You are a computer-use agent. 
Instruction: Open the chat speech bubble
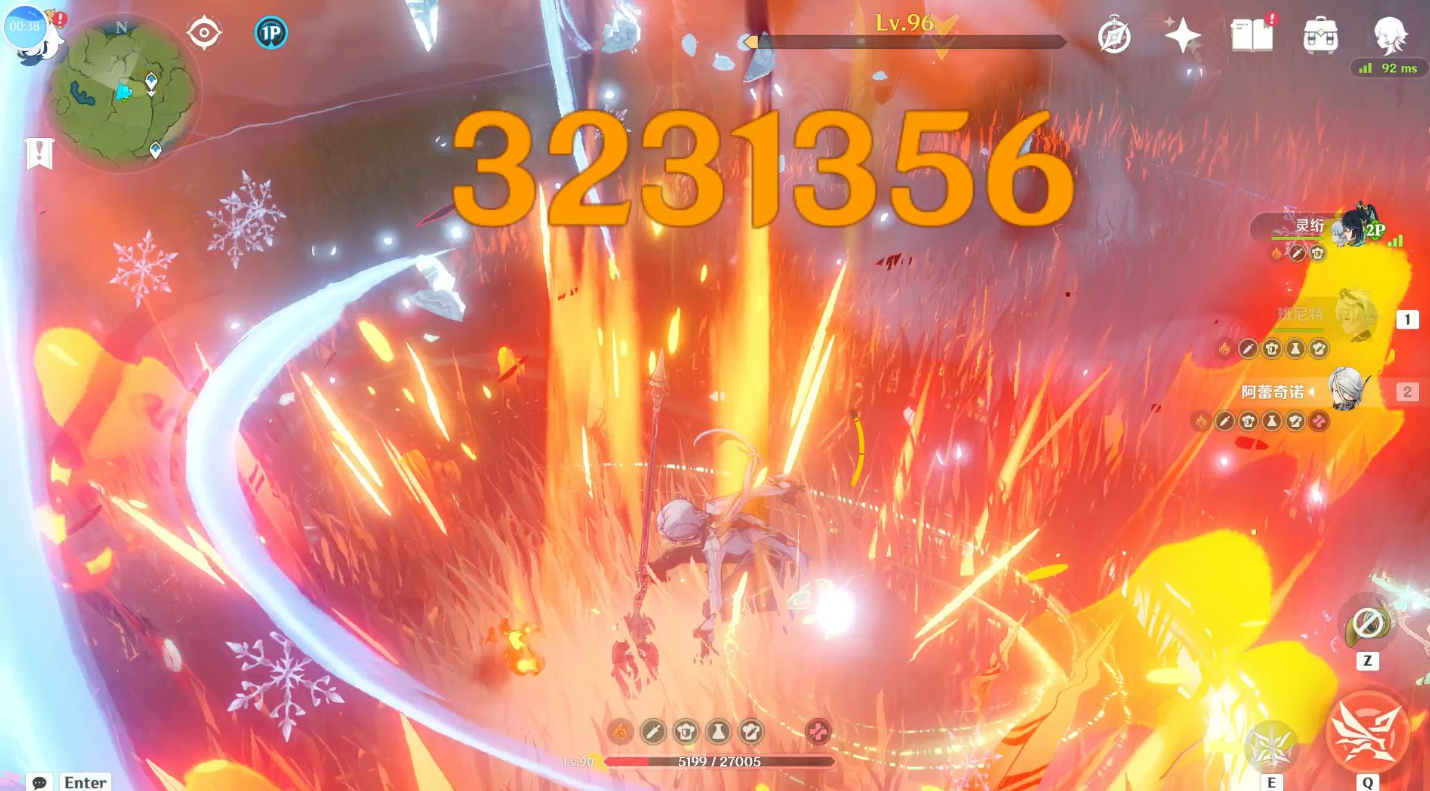coord(39,782)
